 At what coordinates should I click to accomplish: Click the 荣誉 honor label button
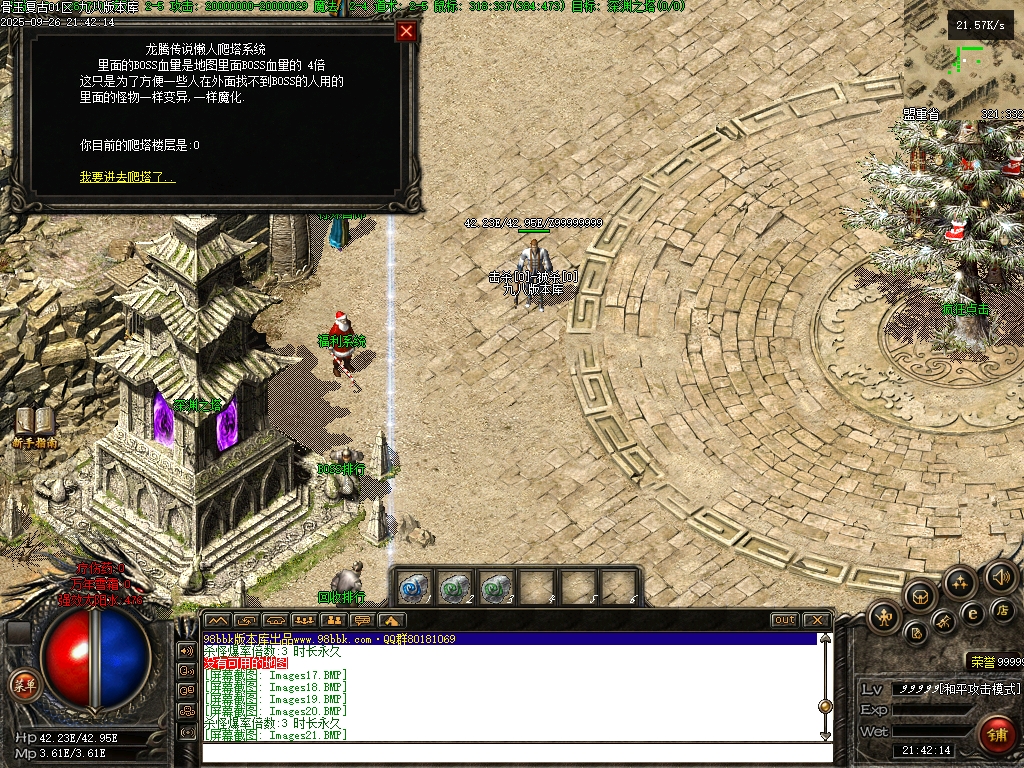pyautogui.click(x=980, y=661)
